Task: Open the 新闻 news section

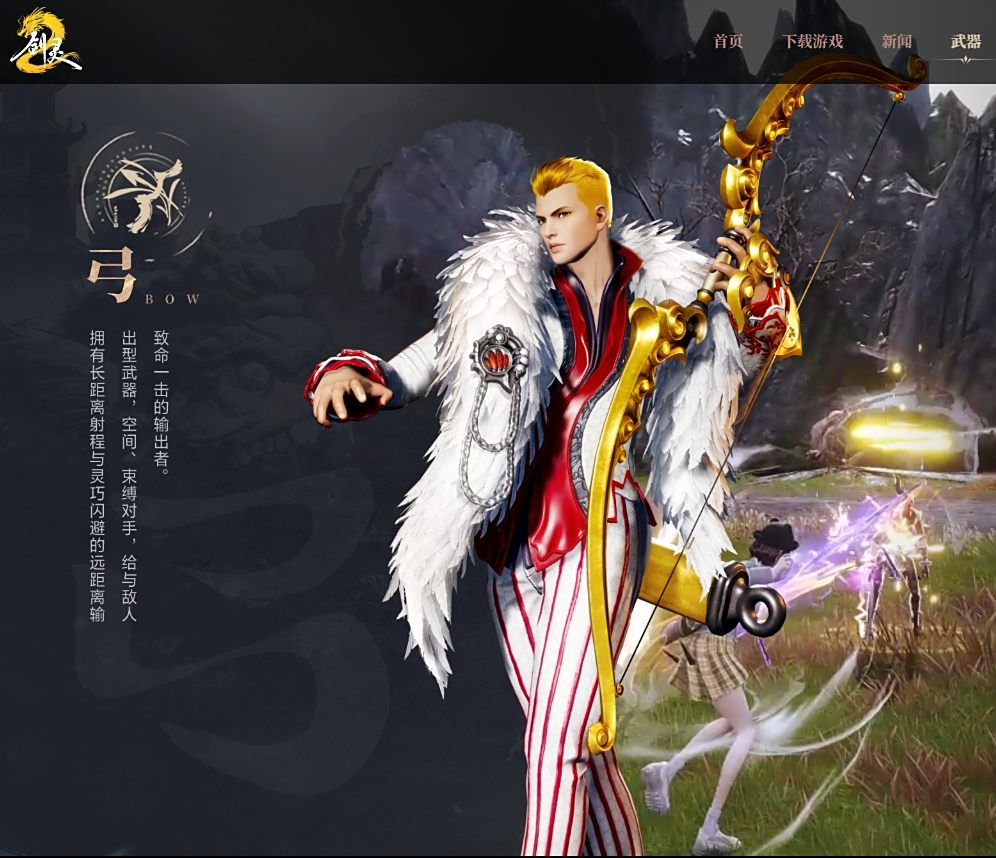Action: coord(896,42)
